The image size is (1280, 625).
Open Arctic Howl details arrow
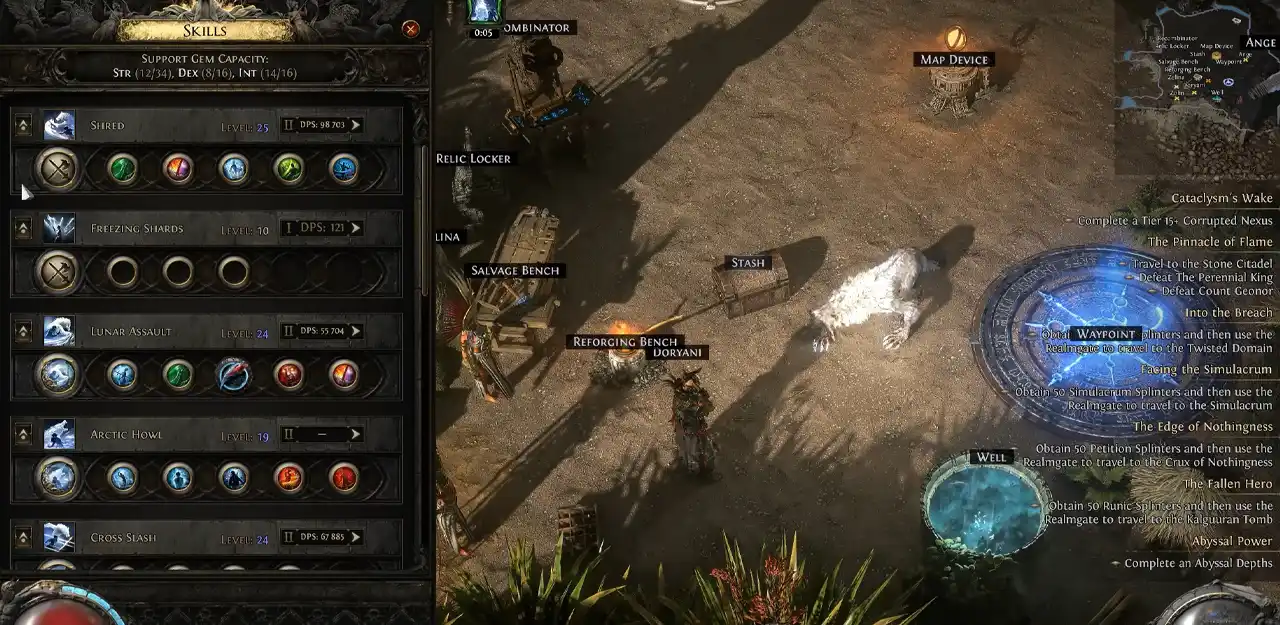click(355, 434)
